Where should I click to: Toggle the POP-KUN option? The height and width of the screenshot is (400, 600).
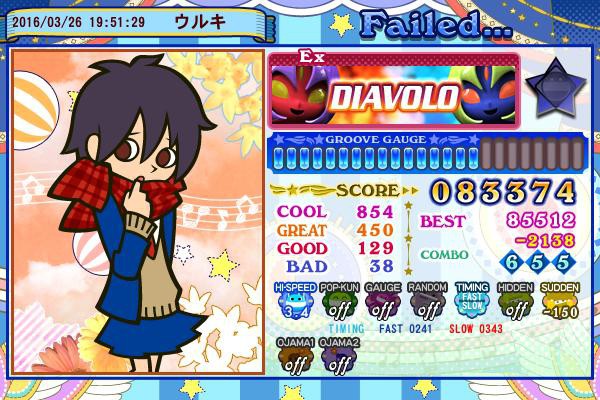click(339, 300)
